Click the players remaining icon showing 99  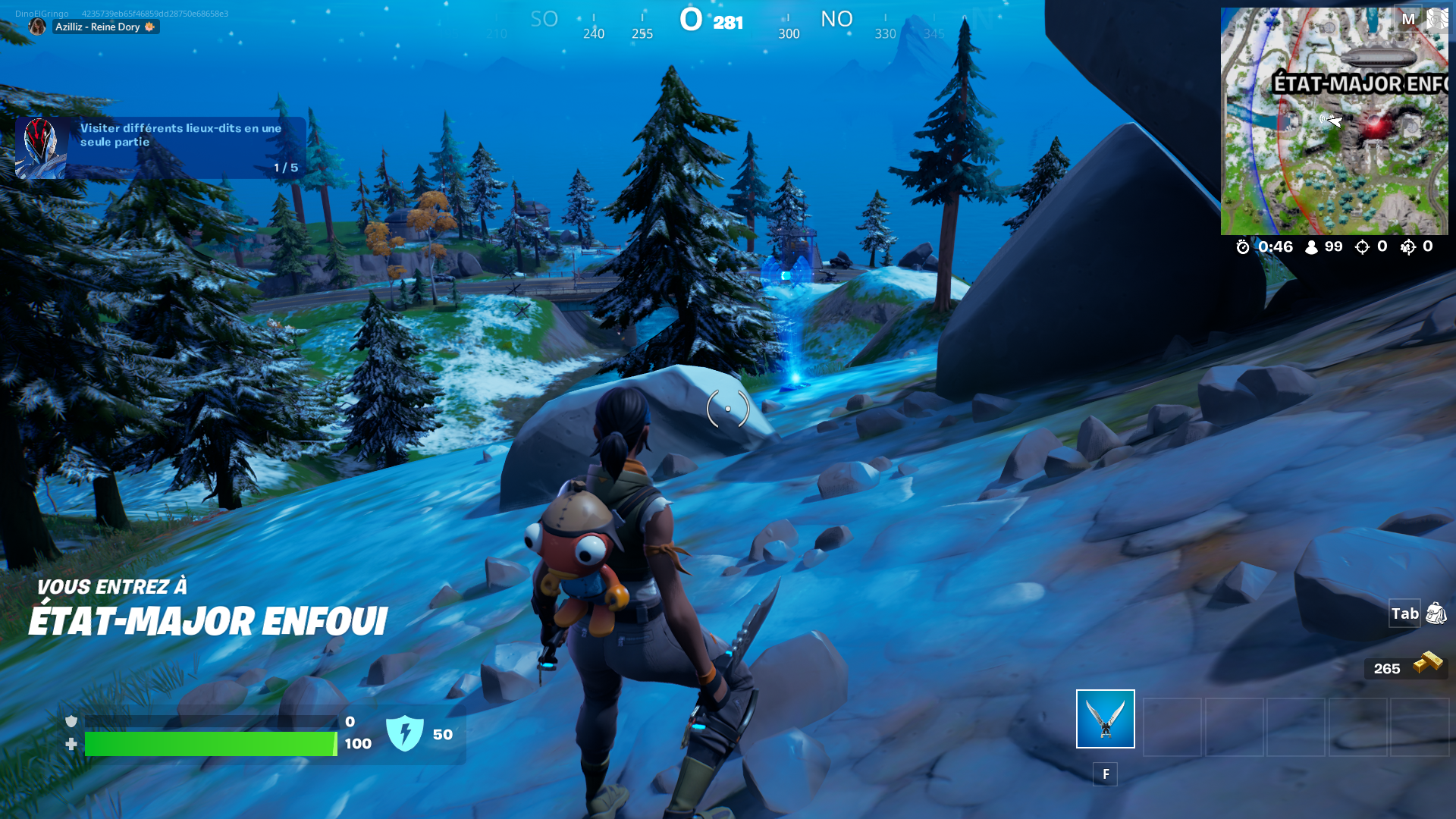point(1310,246)
